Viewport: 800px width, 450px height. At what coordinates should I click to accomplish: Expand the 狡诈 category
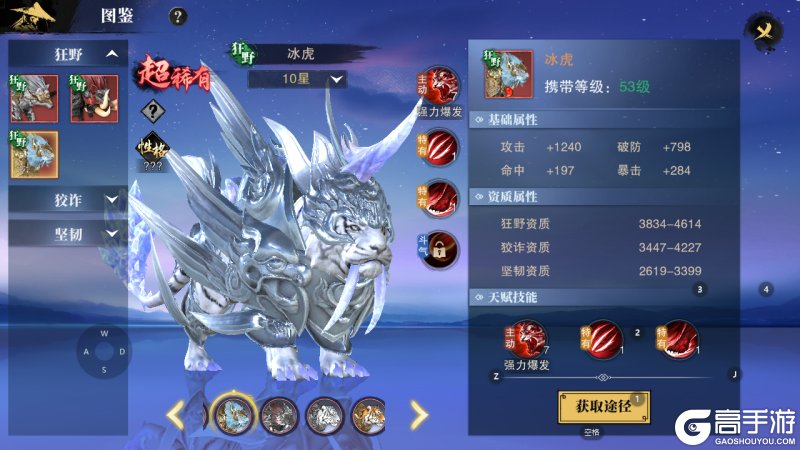(x=111, y=201)
